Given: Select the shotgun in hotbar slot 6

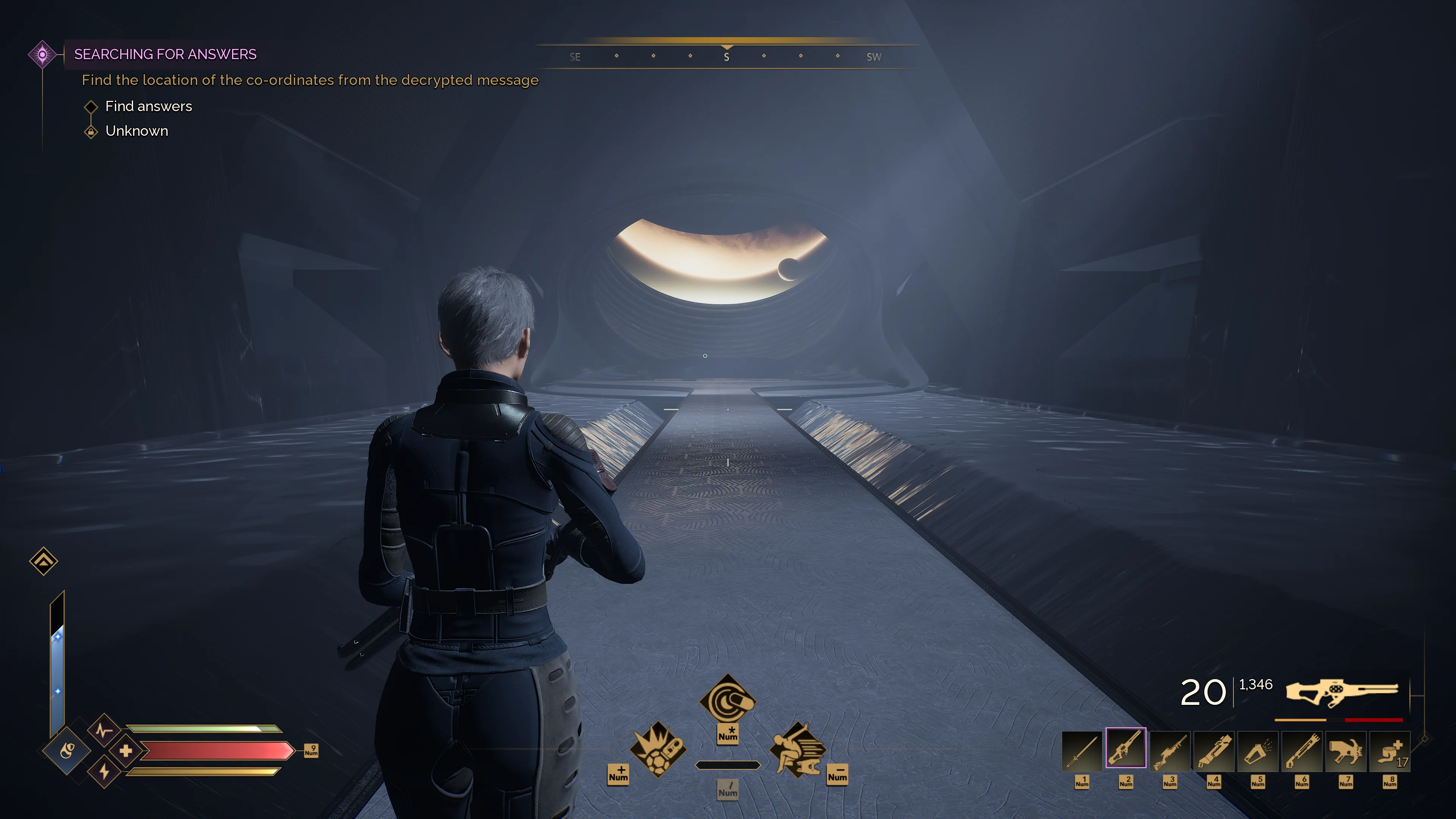Looking at the screenshot, I should (x=1302, y=752).
